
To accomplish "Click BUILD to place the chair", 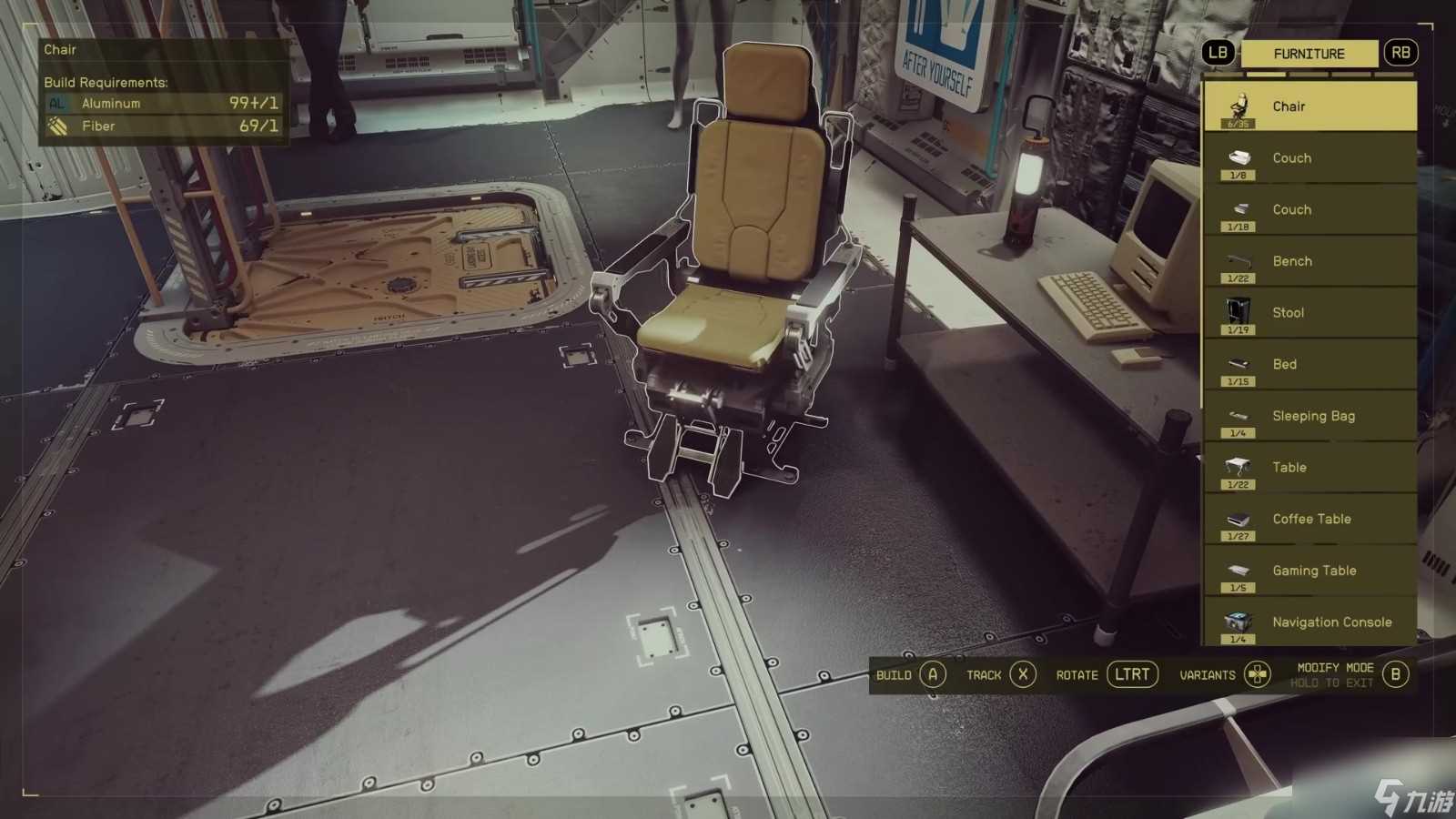I will click(895, 674).
